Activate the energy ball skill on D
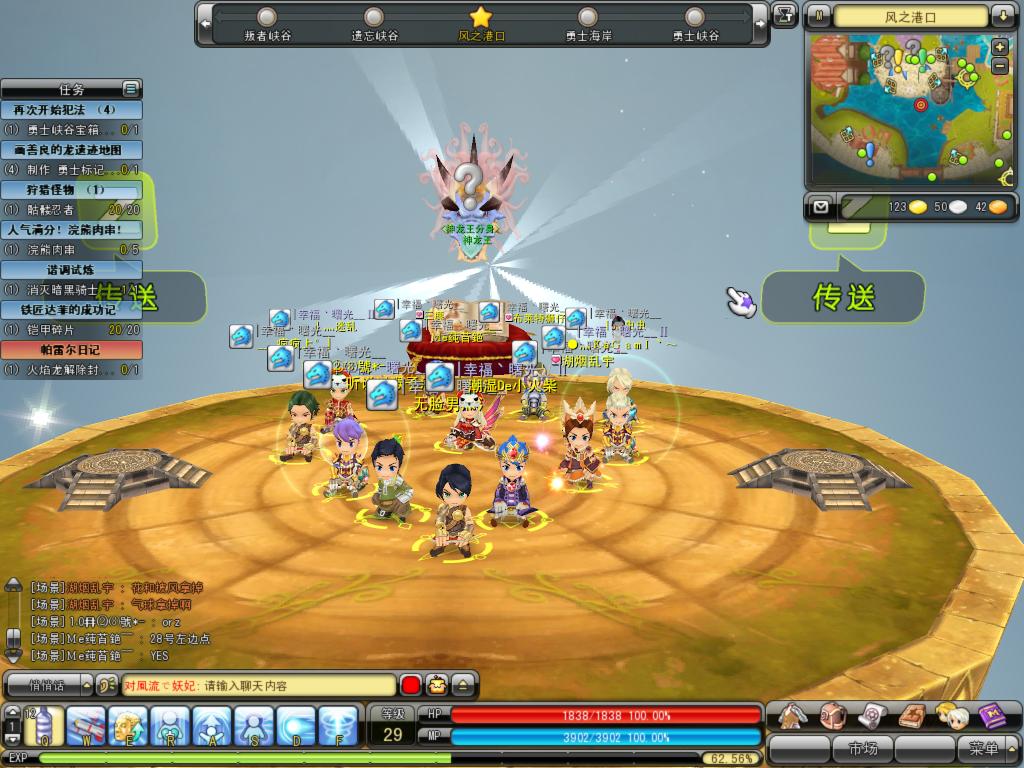The image size is (1024, 768). click(297, 726)
